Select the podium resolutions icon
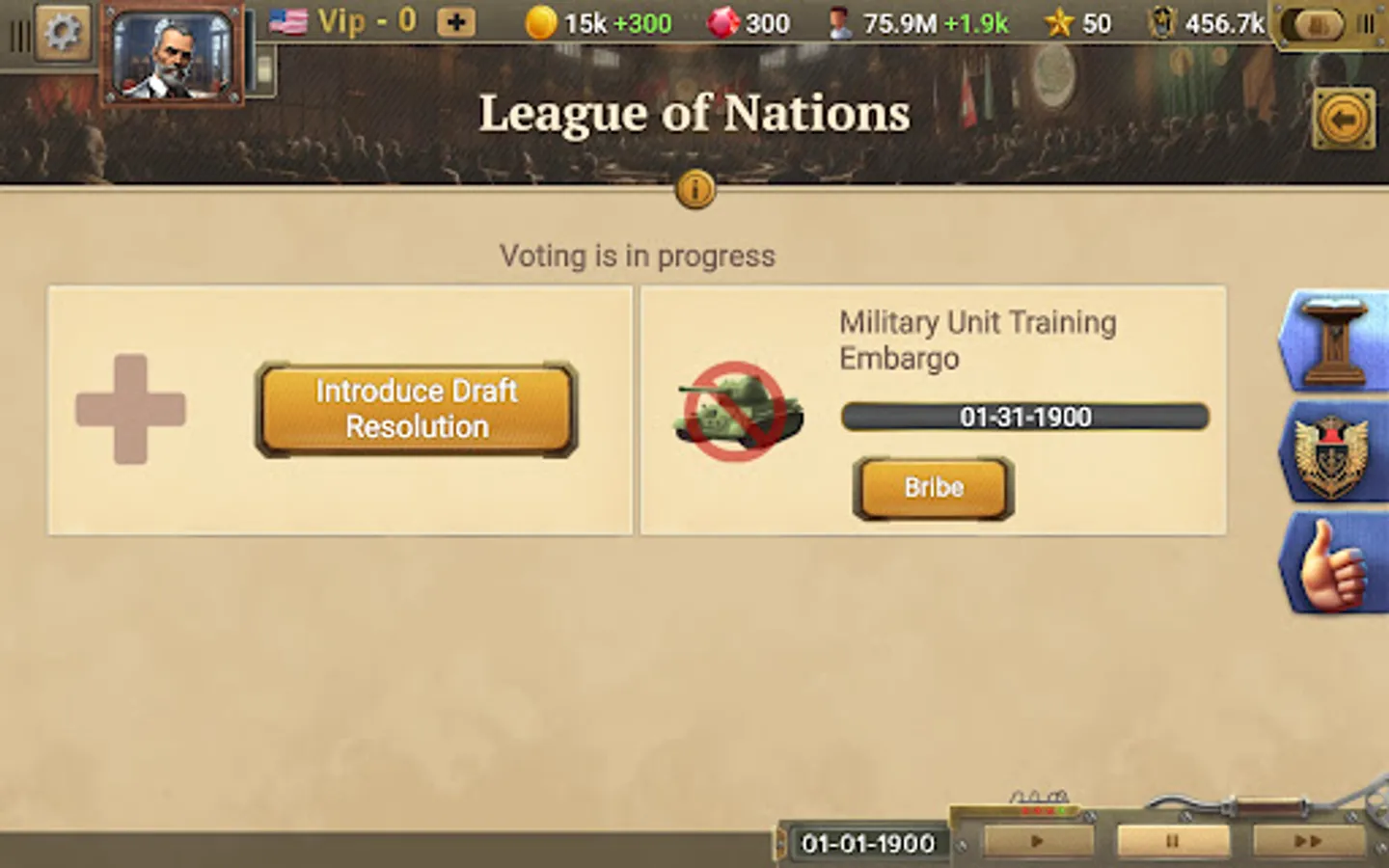This screenshot has width=1389, height=868. pos(1335,339)
